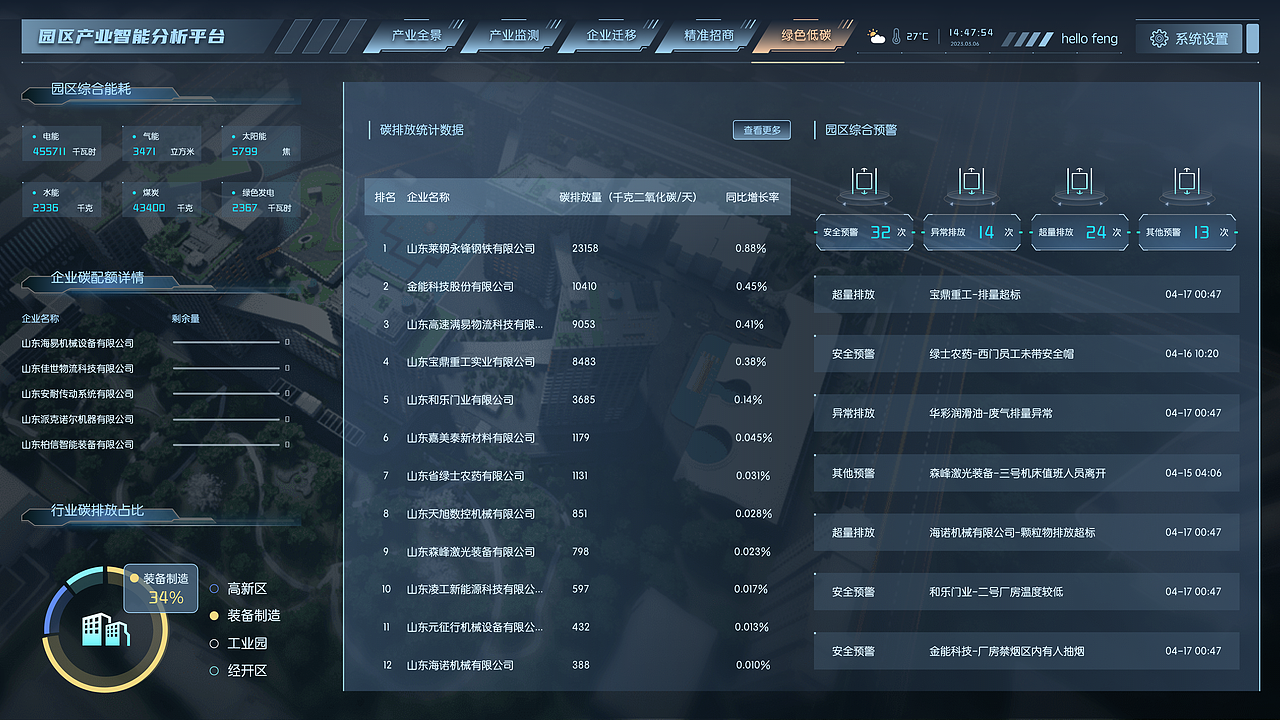Click the 查看更多 button
Screen dimensions: 1280x720
tap(760, 129)
